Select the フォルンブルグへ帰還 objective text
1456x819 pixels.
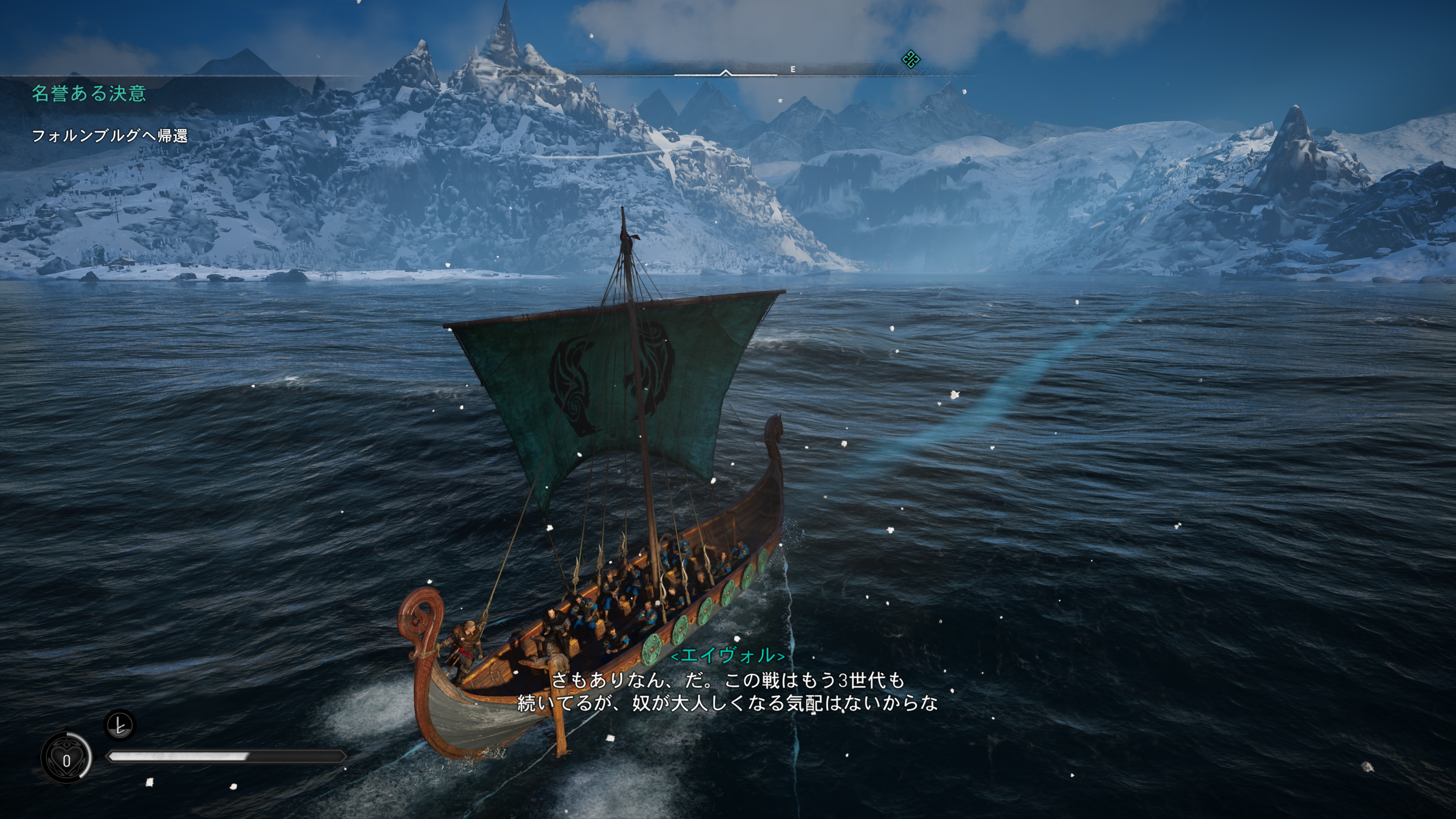tap(110, 136)
